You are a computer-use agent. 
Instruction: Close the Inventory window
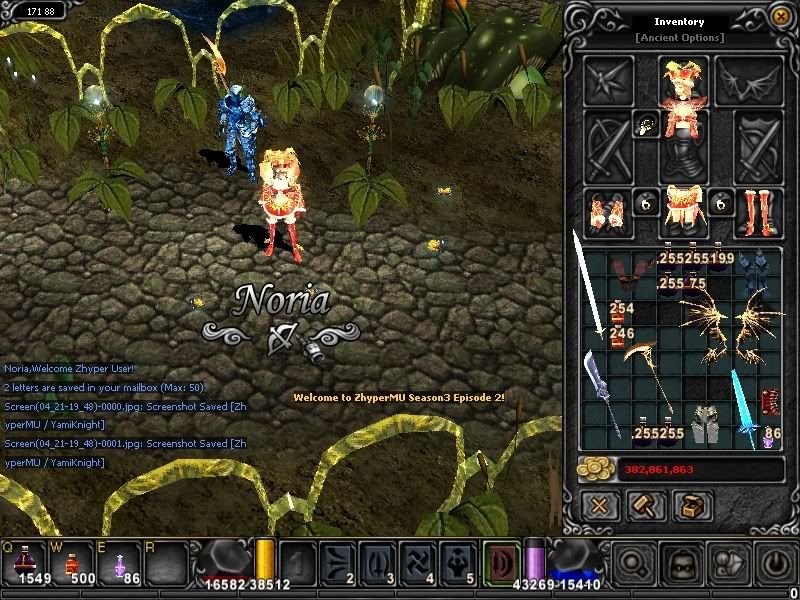coord(780,17)
